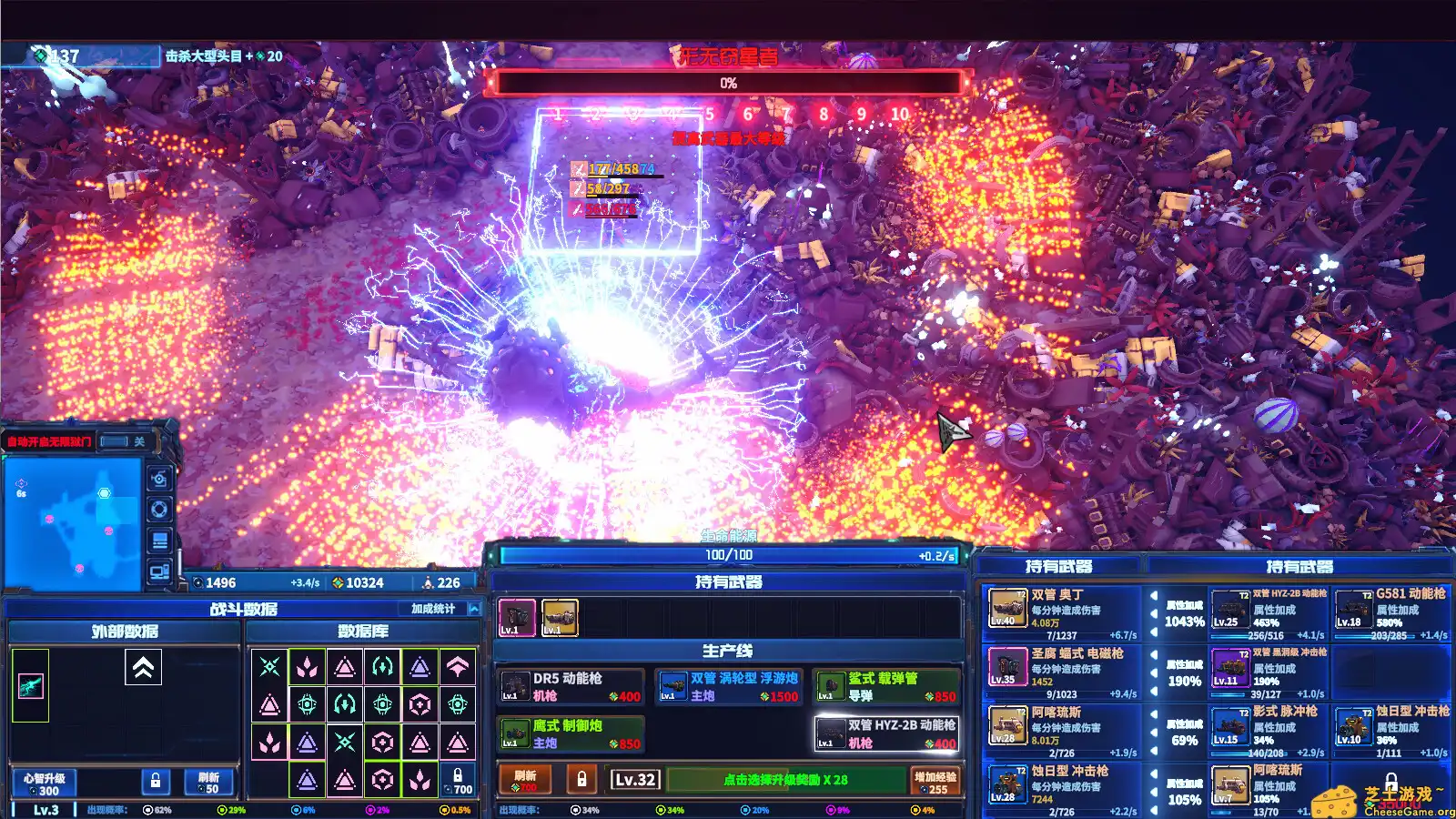The width and height of the screenshot is (1456, 819).
Task: Select the gold Lv.1 weapon thumbnail in 持有武器
Action: coord(559,616)
